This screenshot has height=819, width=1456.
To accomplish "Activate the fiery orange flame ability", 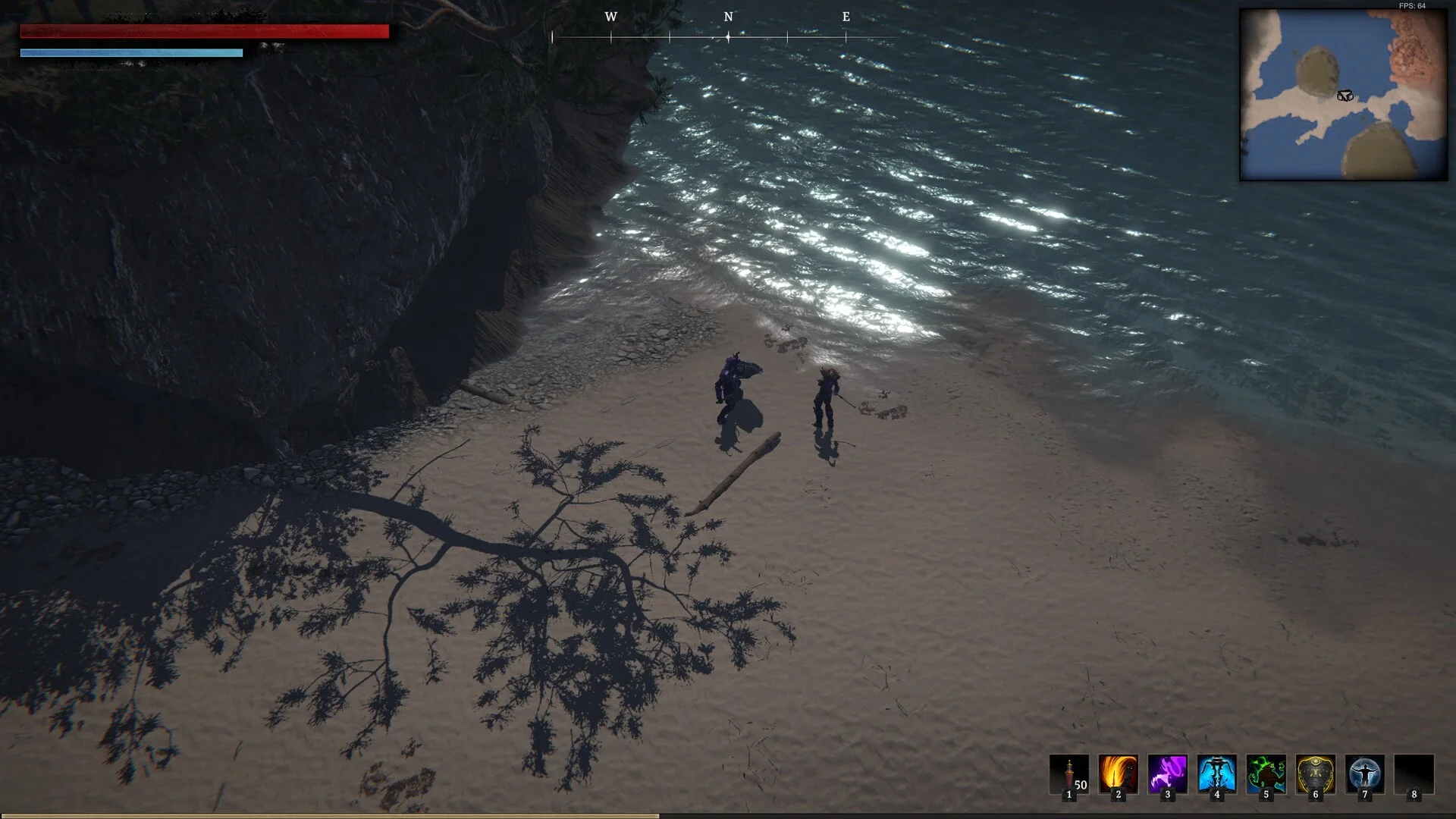I will [x=1118, y=774].
